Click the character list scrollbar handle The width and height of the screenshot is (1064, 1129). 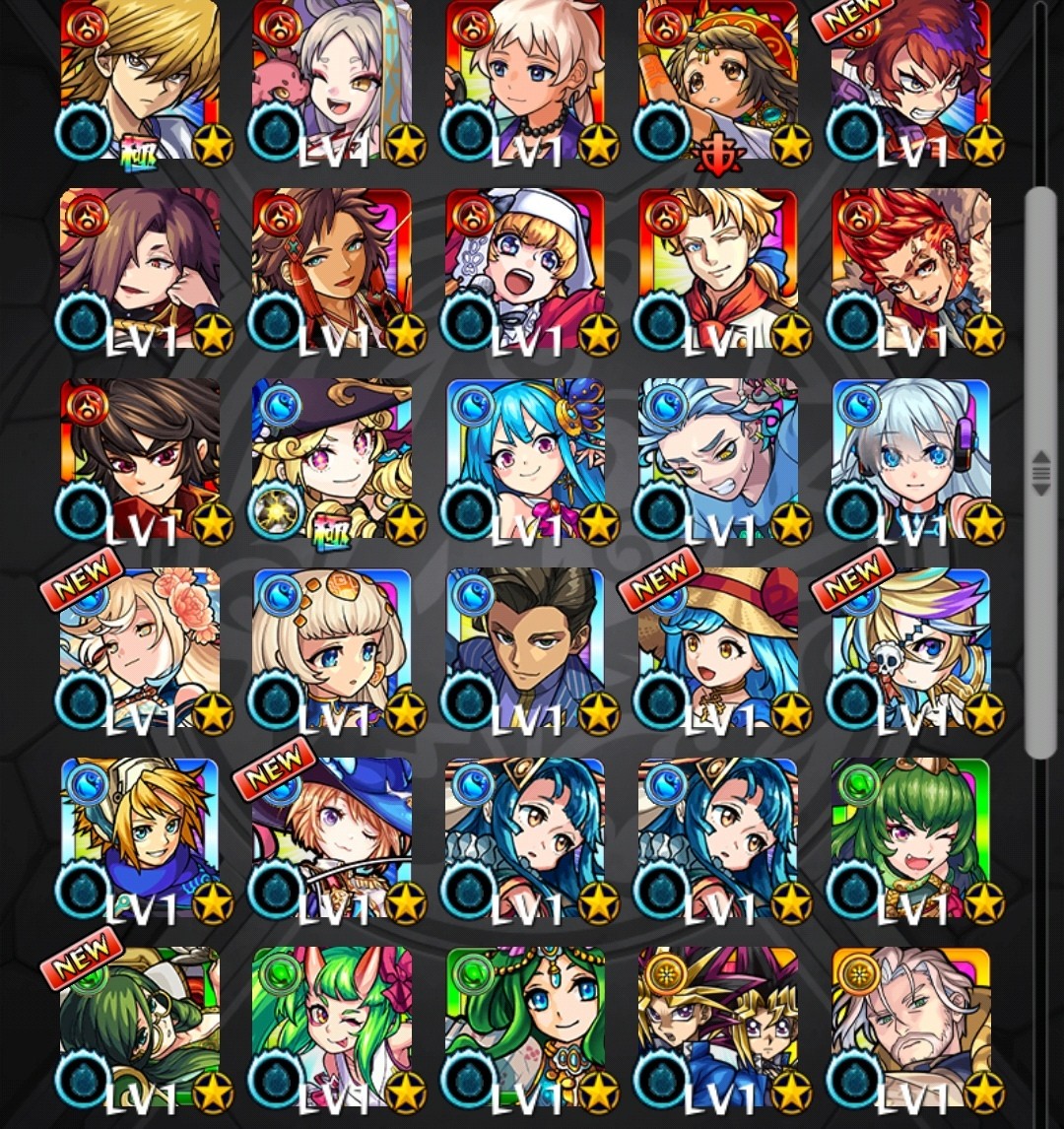1040,473
